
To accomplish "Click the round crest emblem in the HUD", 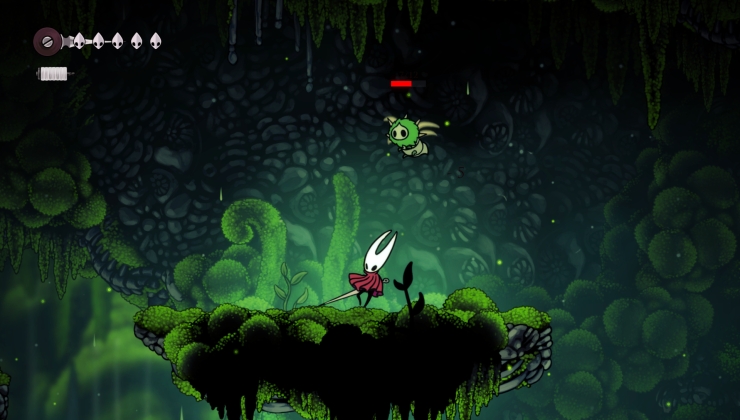I will (47, 41).
